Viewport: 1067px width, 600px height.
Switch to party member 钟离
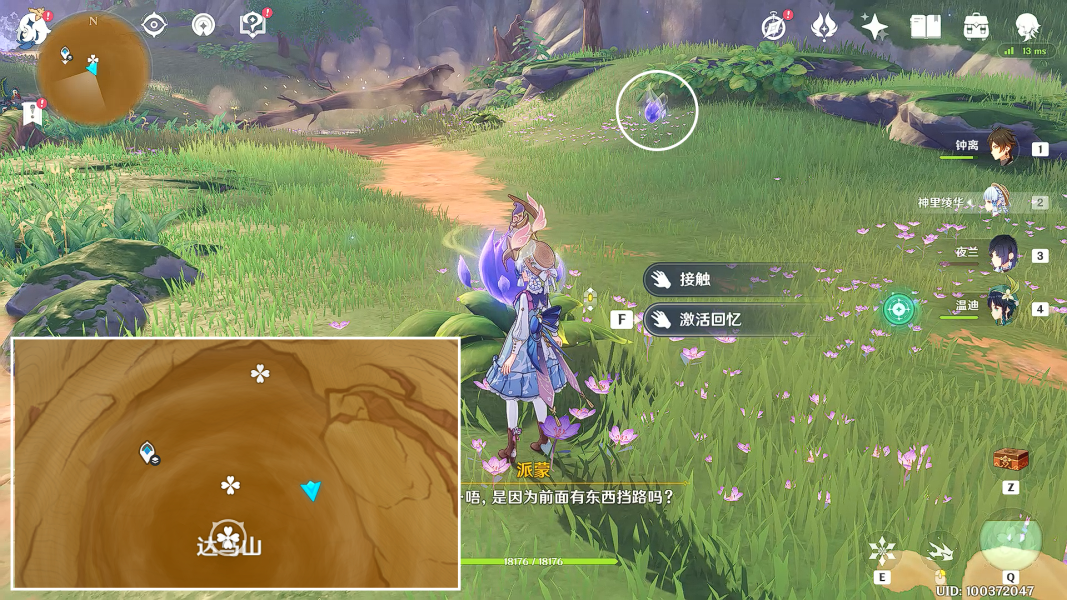click(1001, 148)
